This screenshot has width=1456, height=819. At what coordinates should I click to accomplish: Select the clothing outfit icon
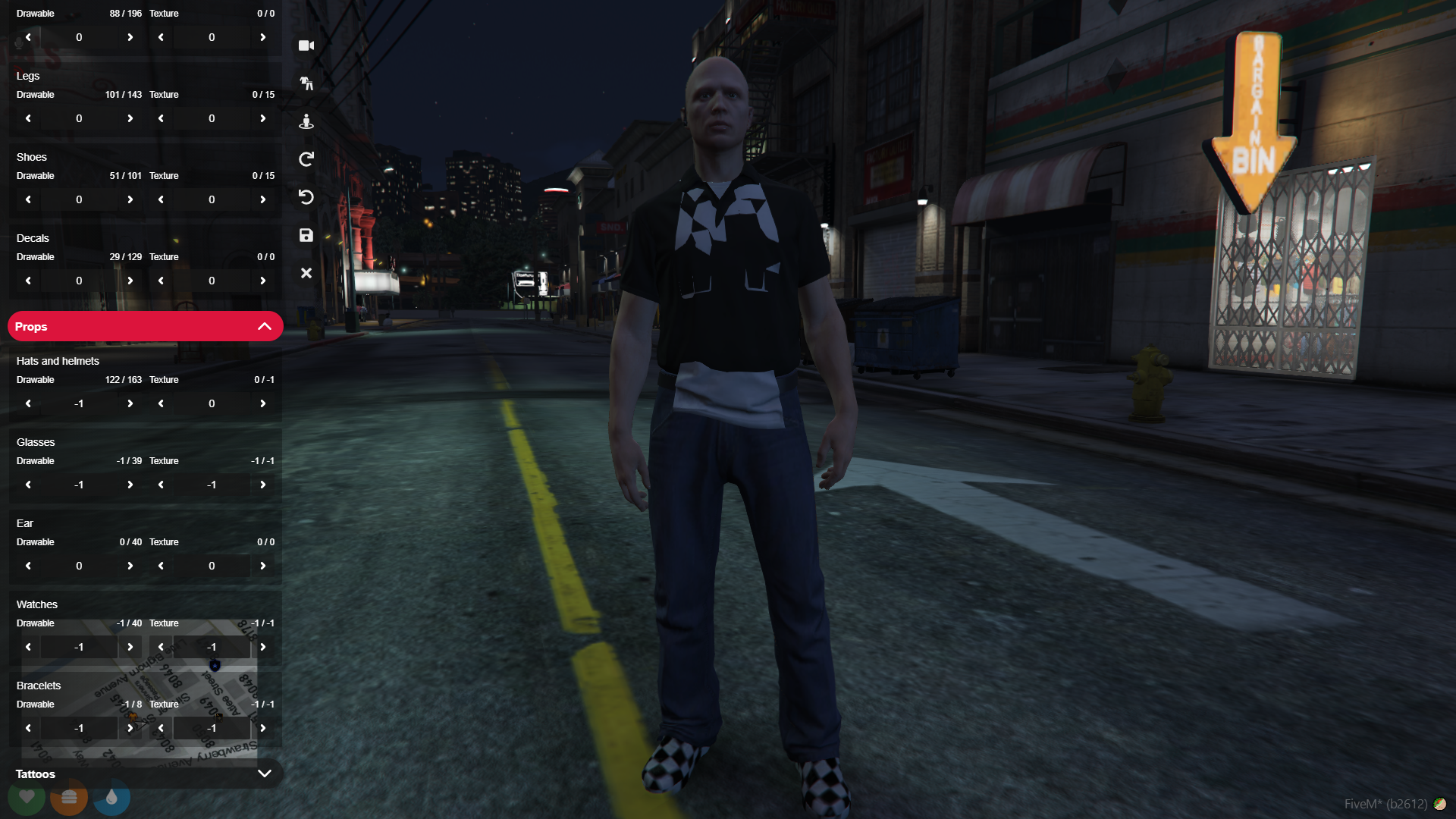(x=306, y=83)
